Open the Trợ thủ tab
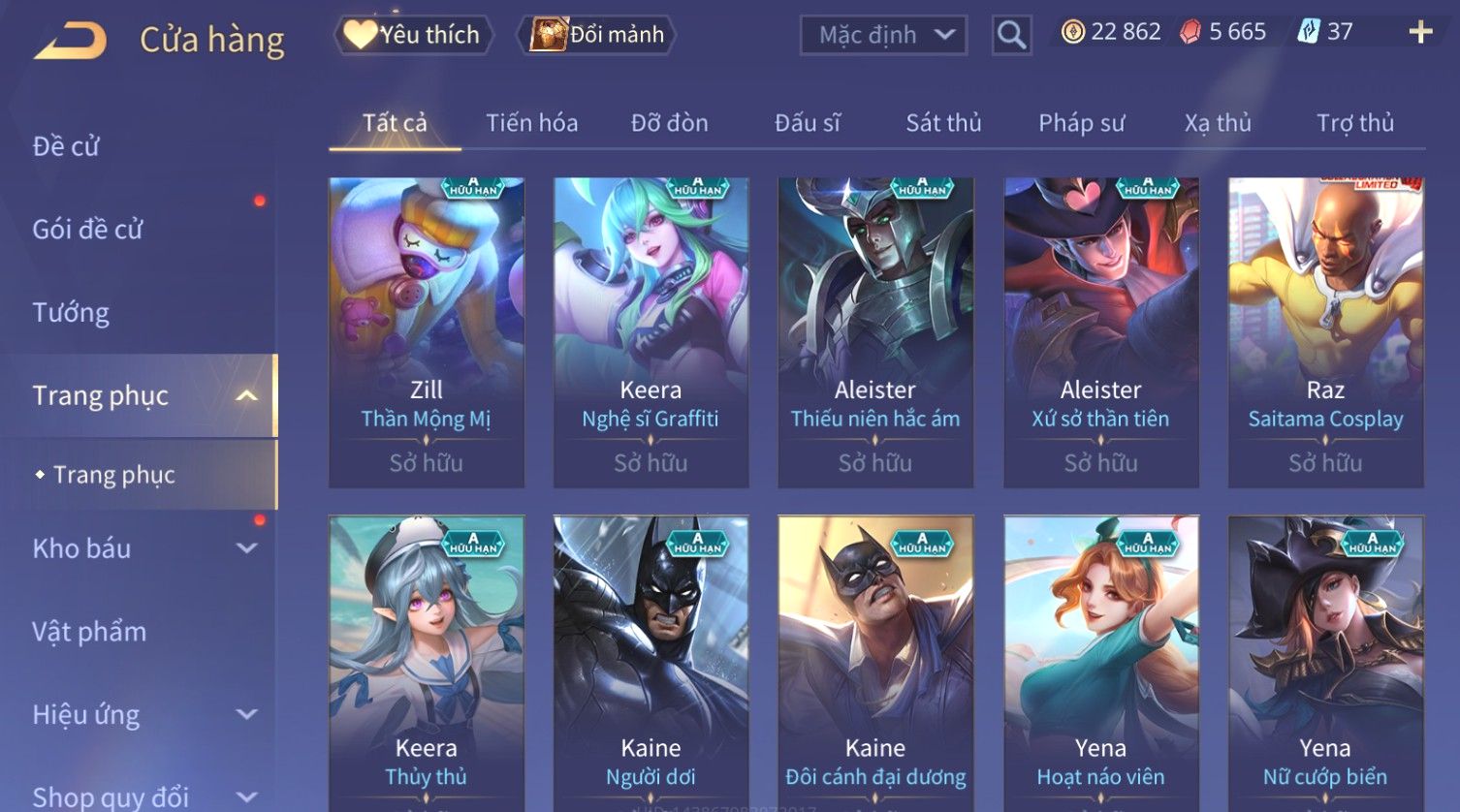 coord(1354,123)
